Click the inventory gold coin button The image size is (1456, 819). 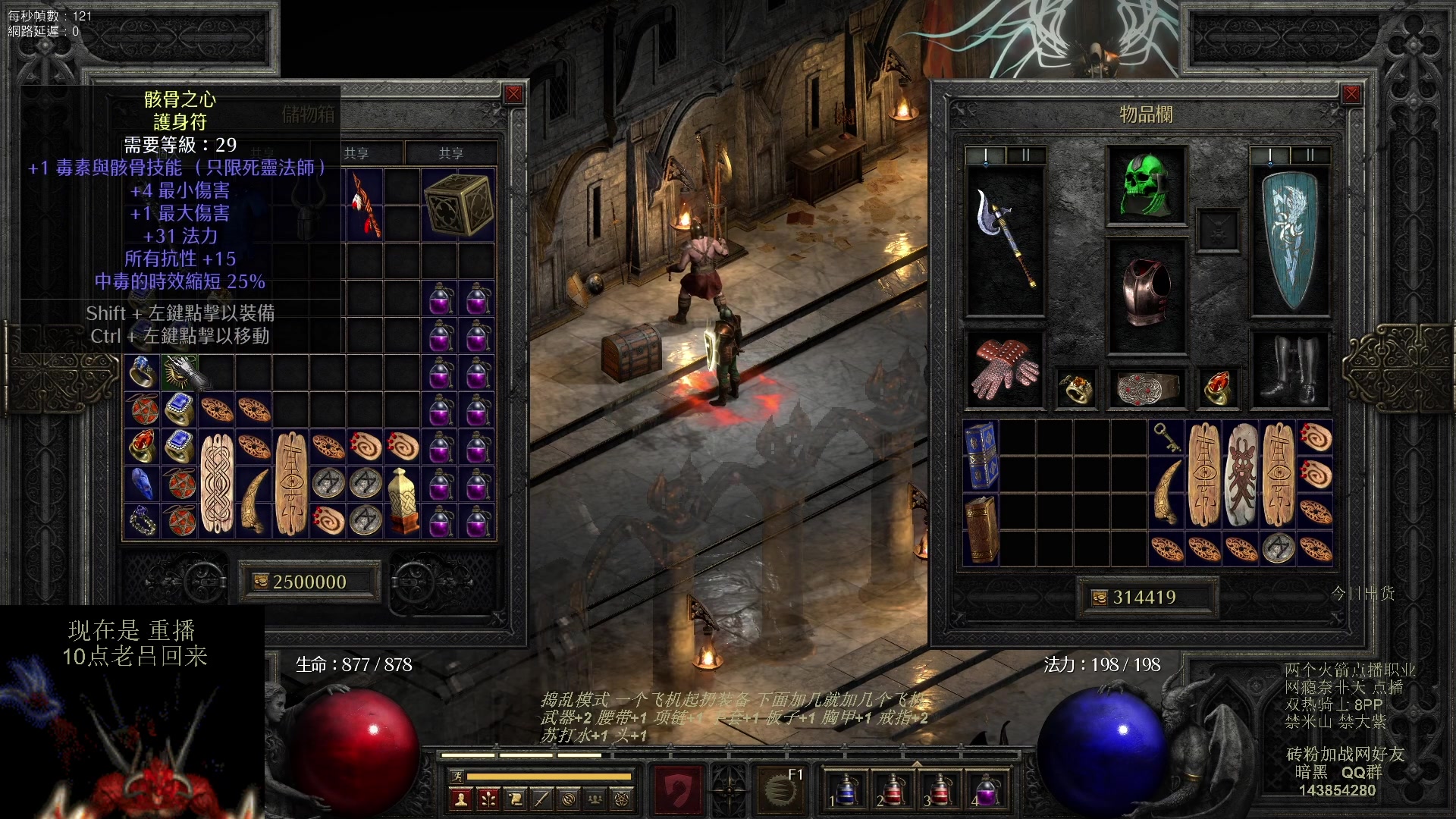tap(1099, 598)
